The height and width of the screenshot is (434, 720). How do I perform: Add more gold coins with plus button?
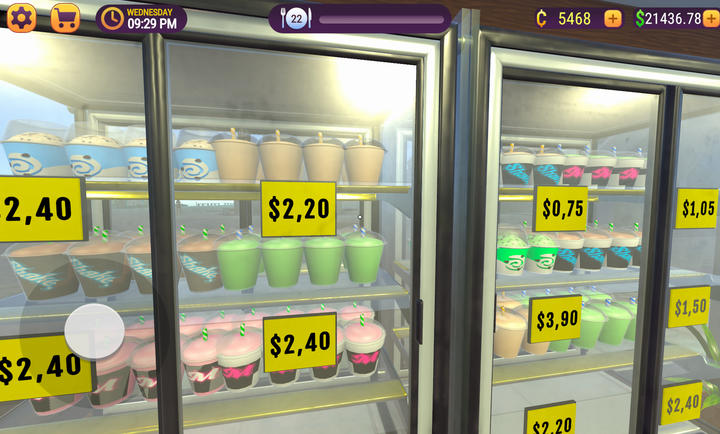(x=613, y=18)
